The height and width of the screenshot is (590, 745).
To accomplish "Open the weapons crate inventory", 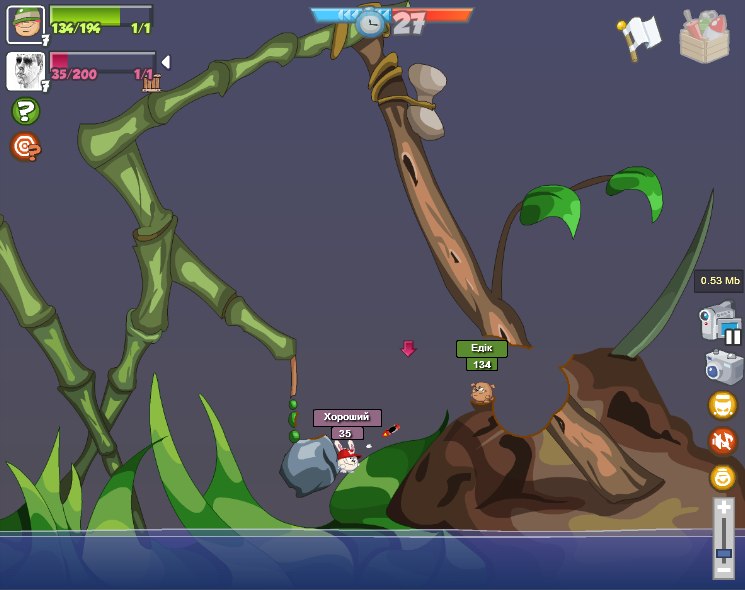I will click(704, 37).
